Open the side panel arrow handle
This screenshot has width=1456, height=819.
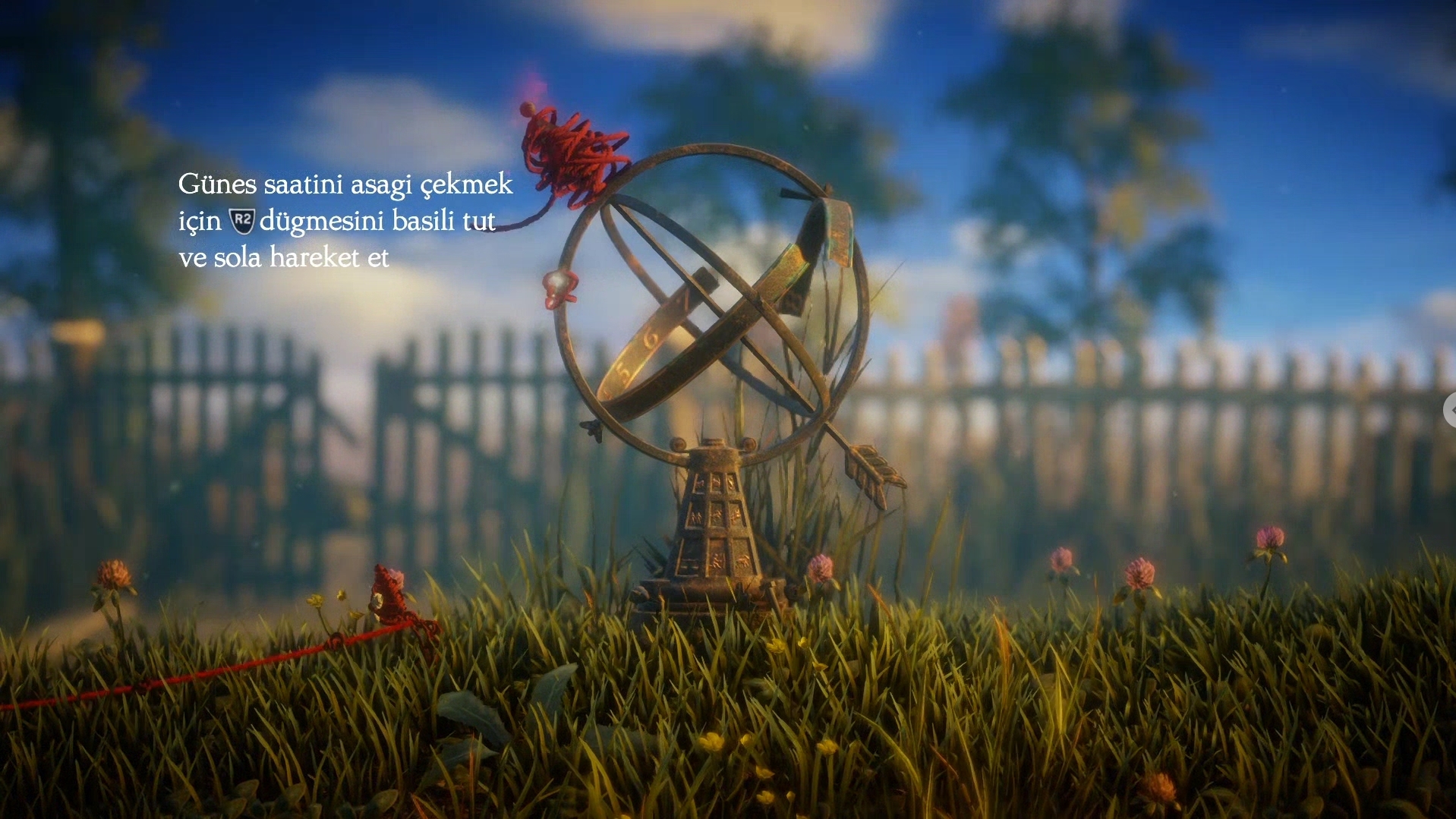[x=1450, y=410]
